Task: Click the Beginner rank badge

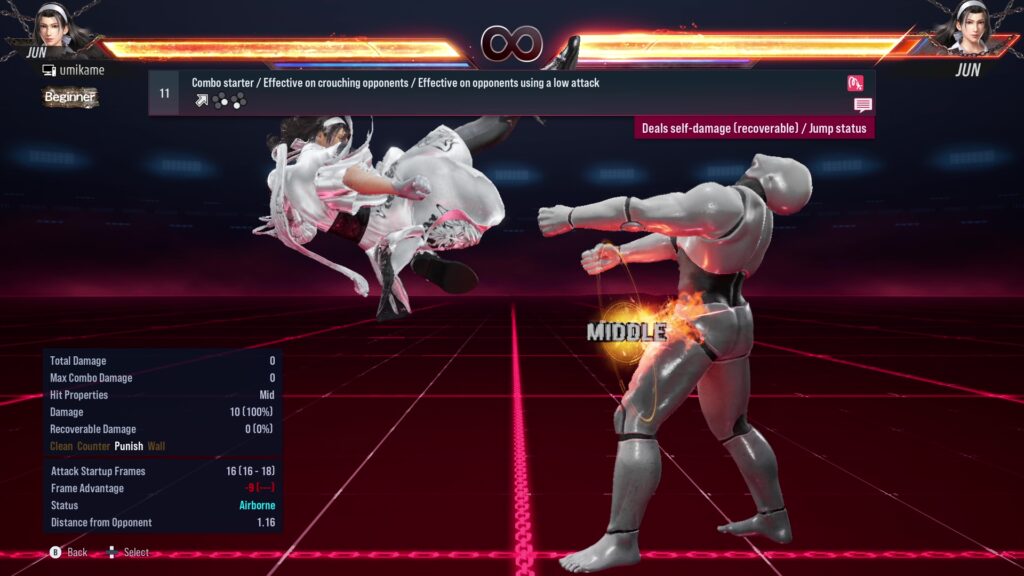Action: 70,97
